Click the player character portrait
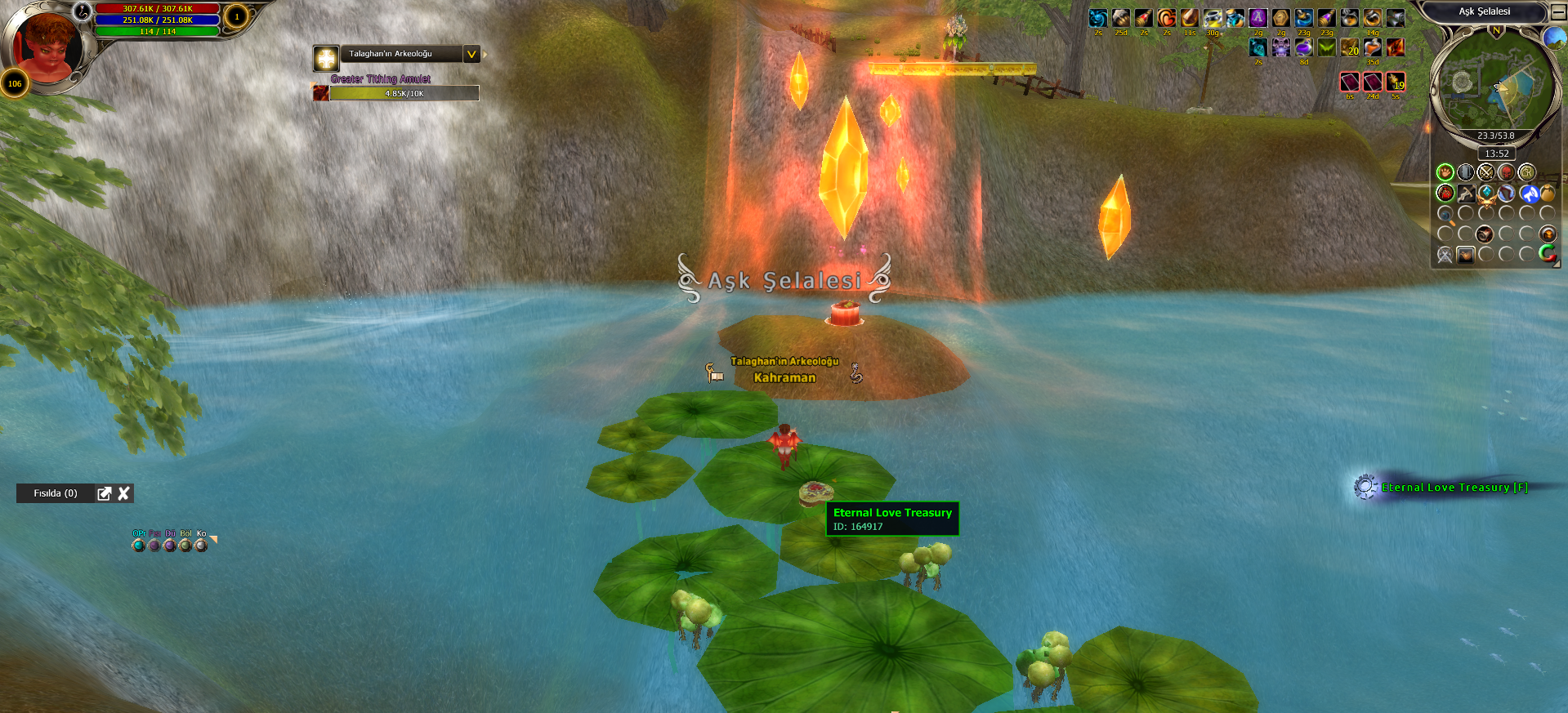Image resolution: width=1568 pixels, height=713 pixels. coord(47,47)
